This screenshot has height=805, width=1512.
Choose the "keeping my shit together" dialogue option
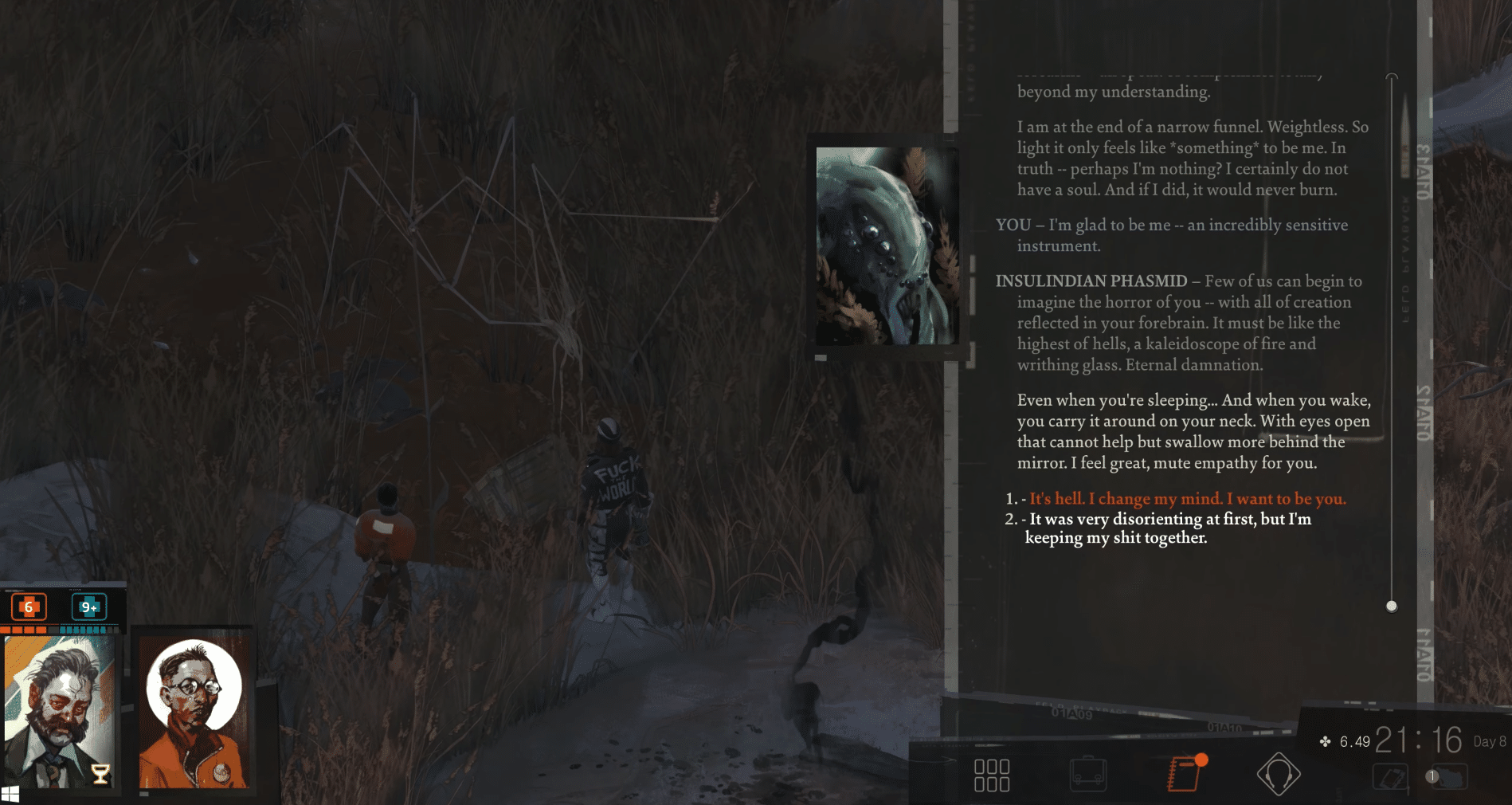[1115, 537]
